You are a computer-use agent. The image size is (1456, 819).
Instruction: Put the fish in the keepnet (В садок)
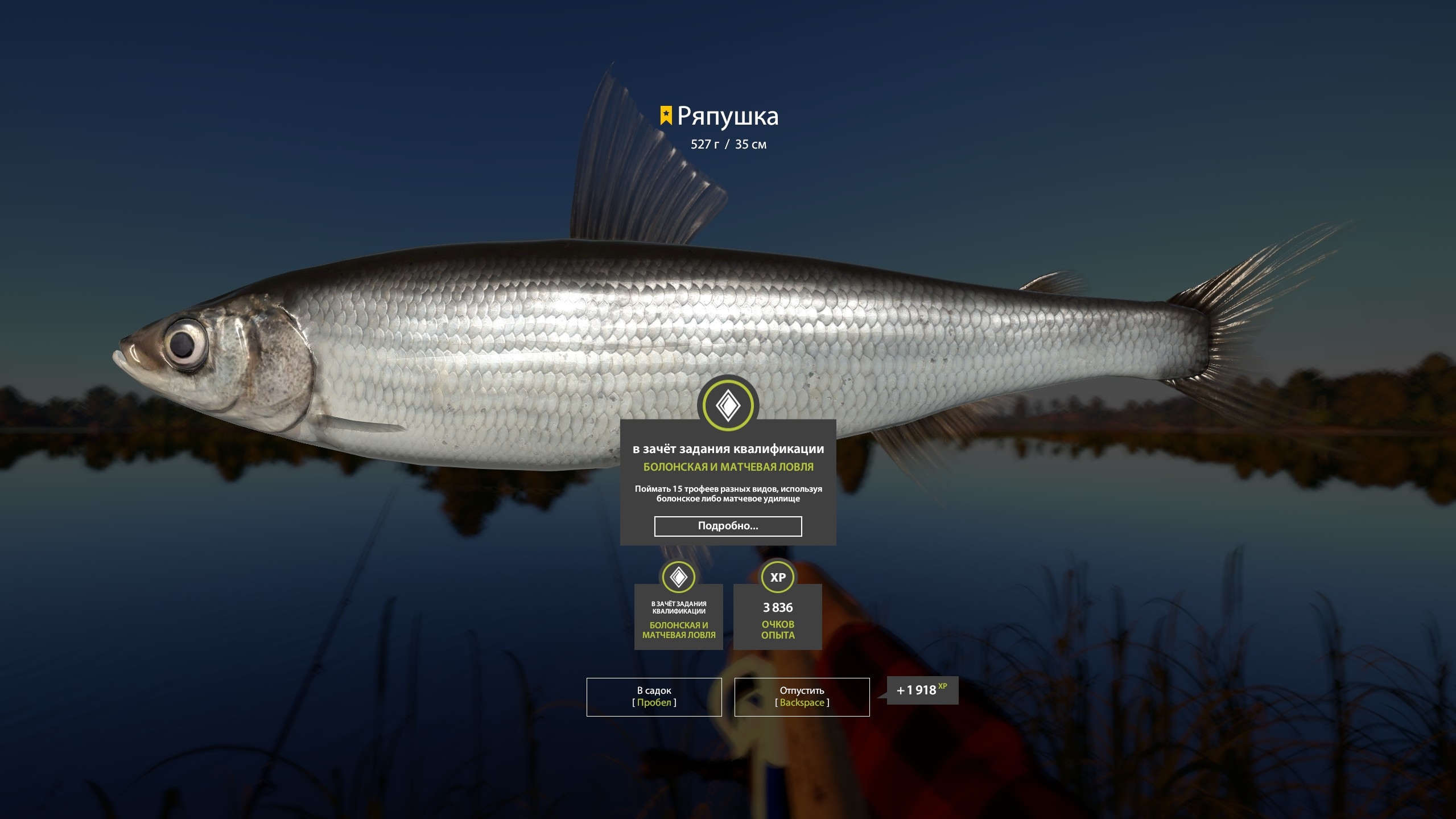pyautogui.click(x=654, y=697)
